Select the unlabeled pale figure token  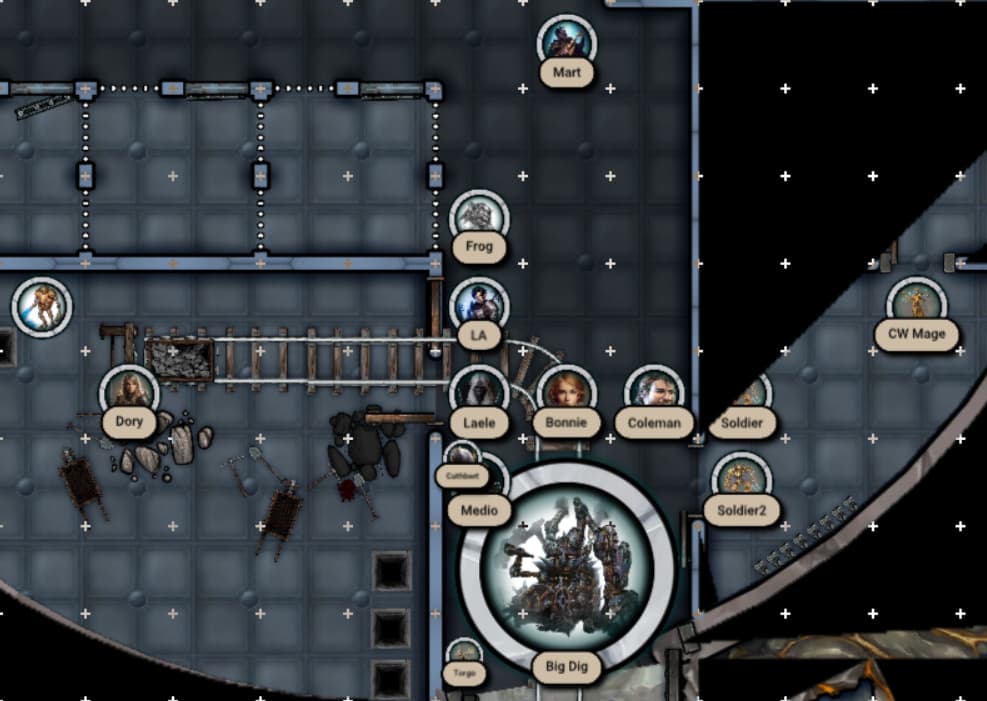[x=42, y=306]
